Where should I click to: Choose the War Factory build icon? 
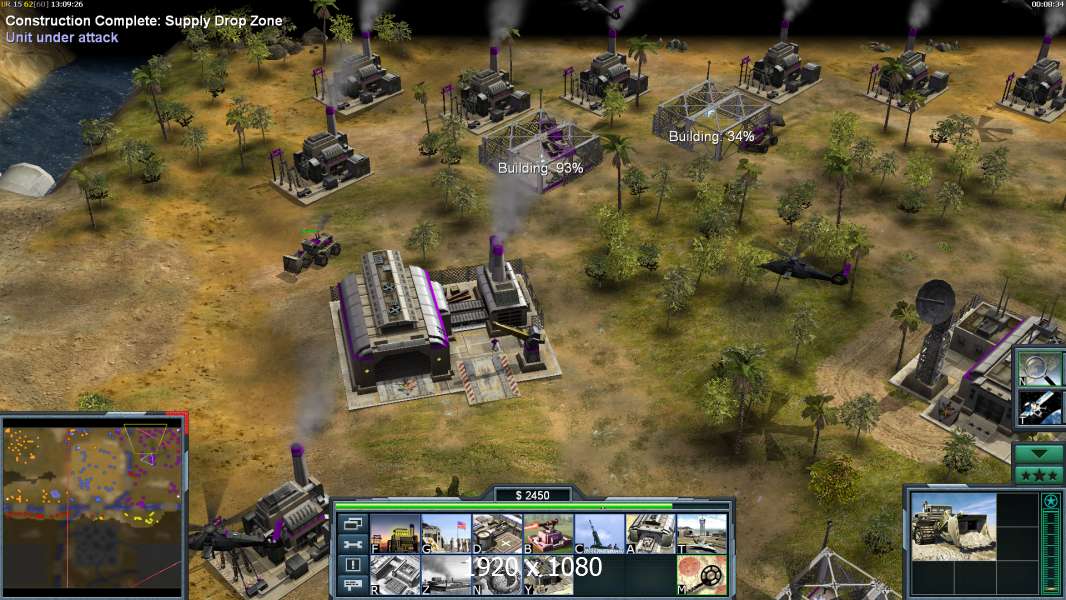click(x=650, y=533)
